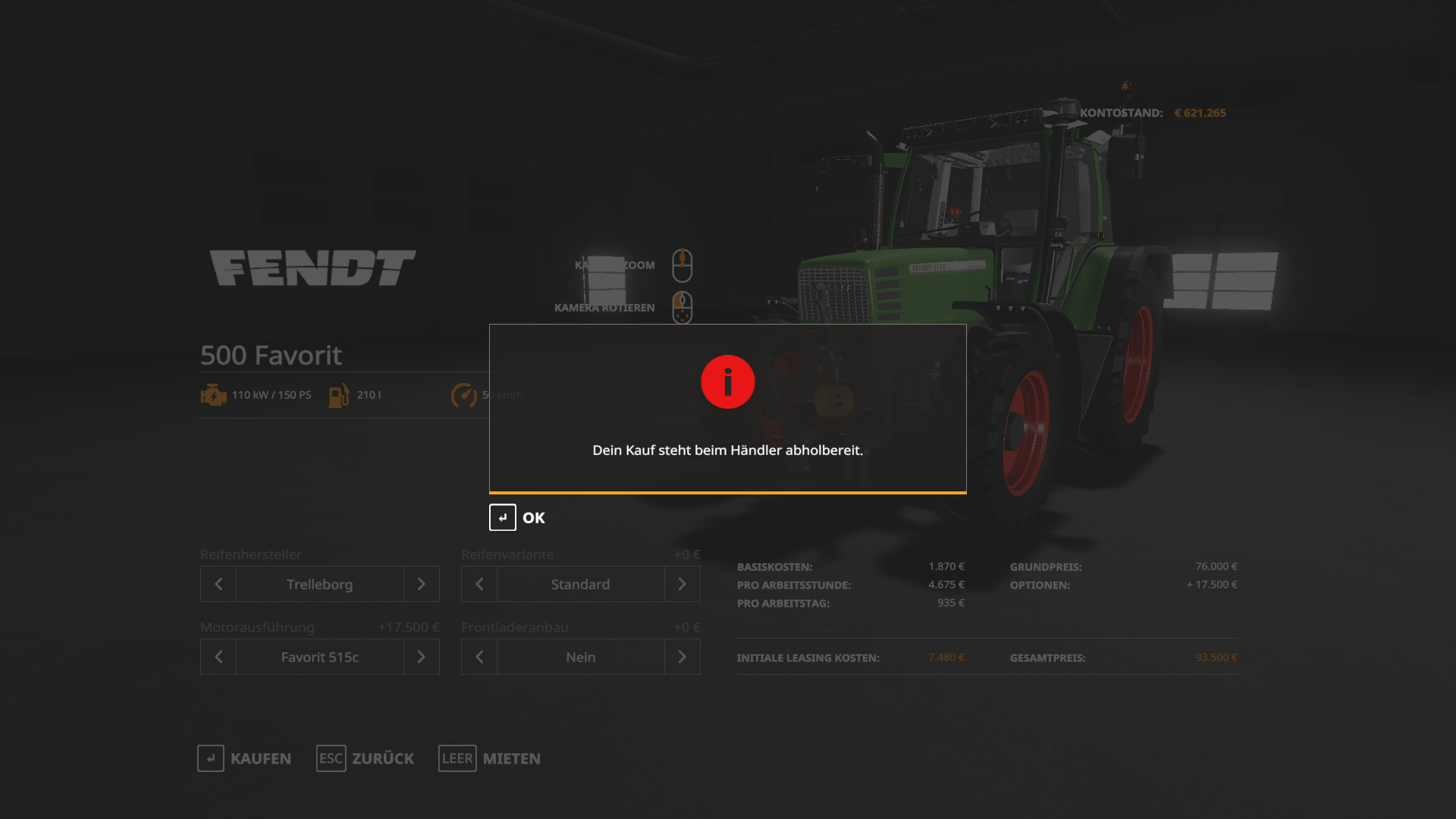1456x819 pixels.
Task: Click the fuel capacity icon showing 210 l
Action: pos(338,394)
